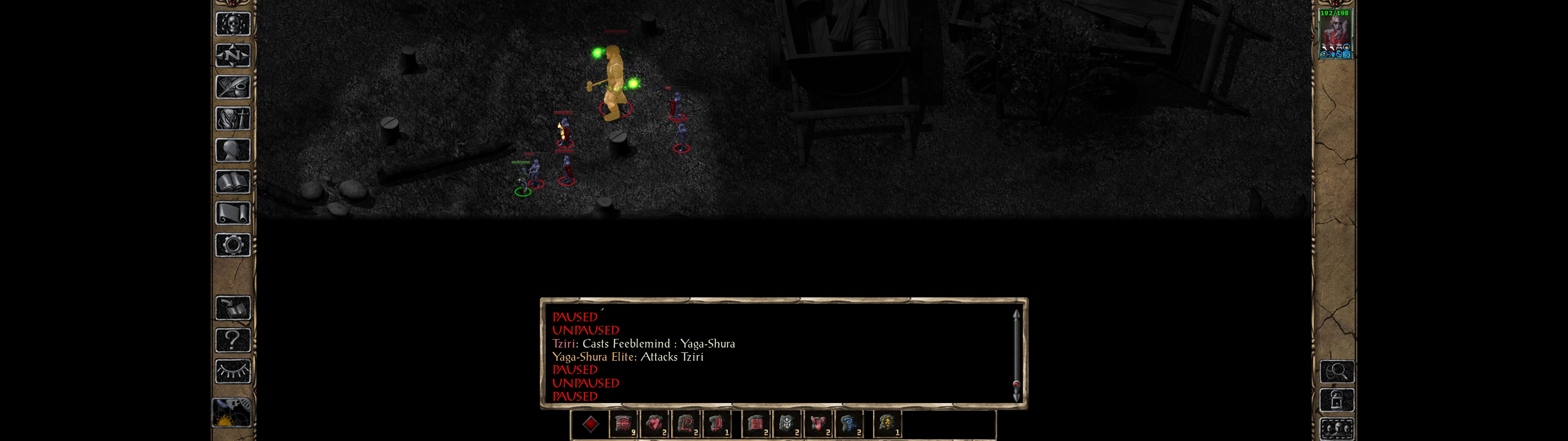The width and height of the screenshot is (1568, 441).
Task: Click the party figures button in the right sidebar
Action: tap(1337, 428)
